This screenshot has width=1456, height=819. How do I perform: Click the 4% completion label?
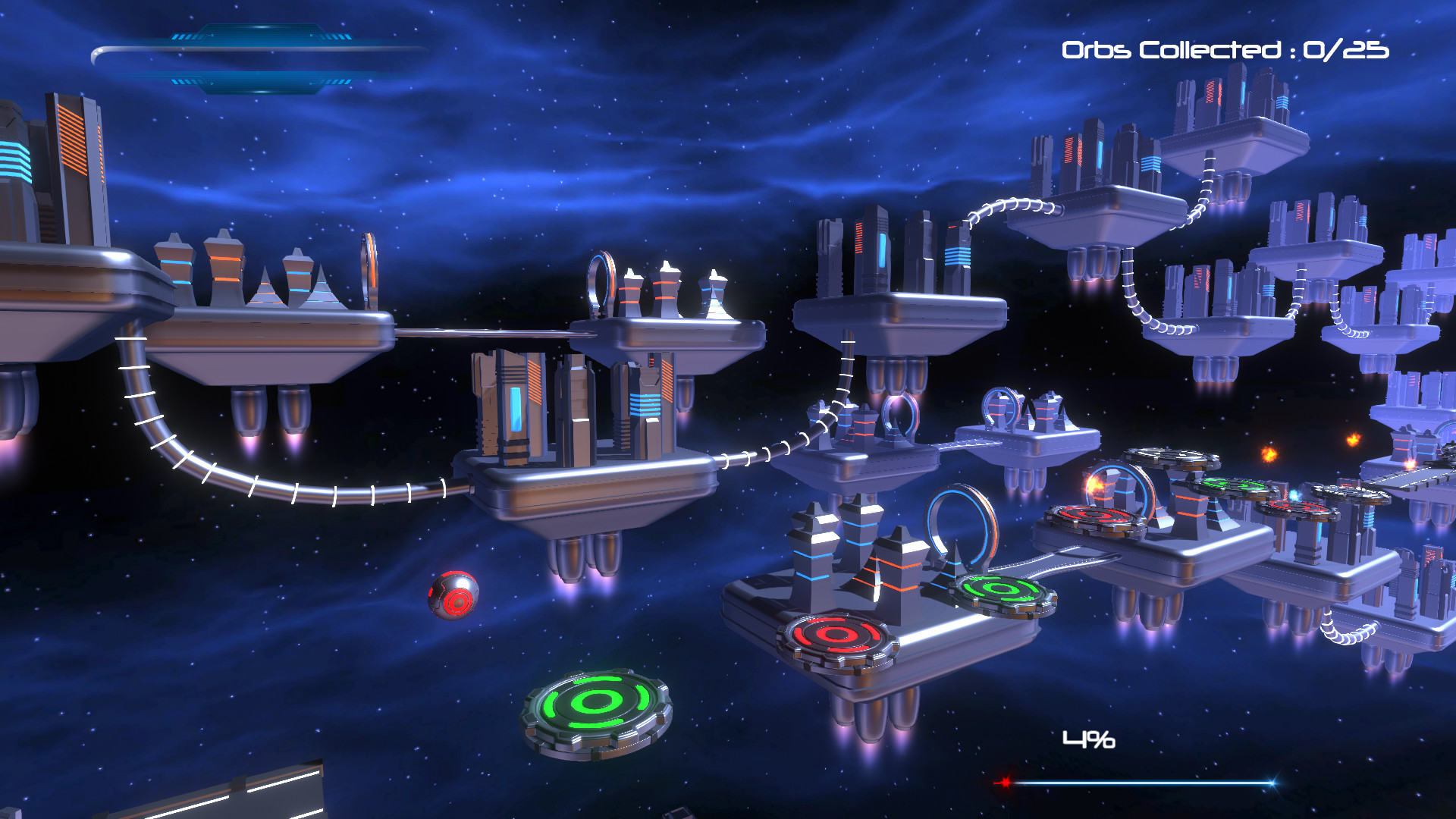pos(1087,738)
